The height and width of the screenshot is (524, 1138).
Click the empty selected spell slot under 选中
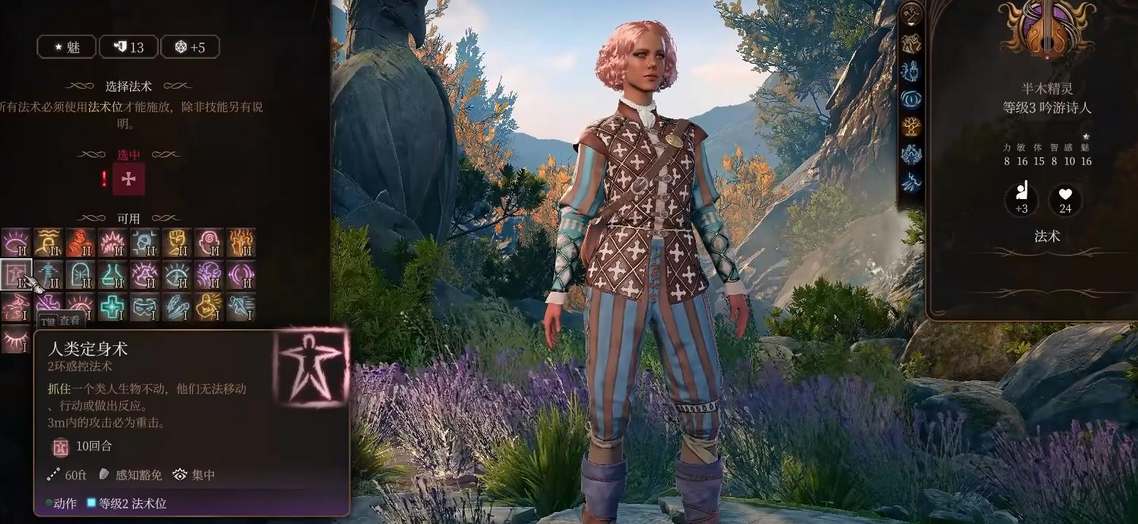pyautogui.click(x=129, y=179)
